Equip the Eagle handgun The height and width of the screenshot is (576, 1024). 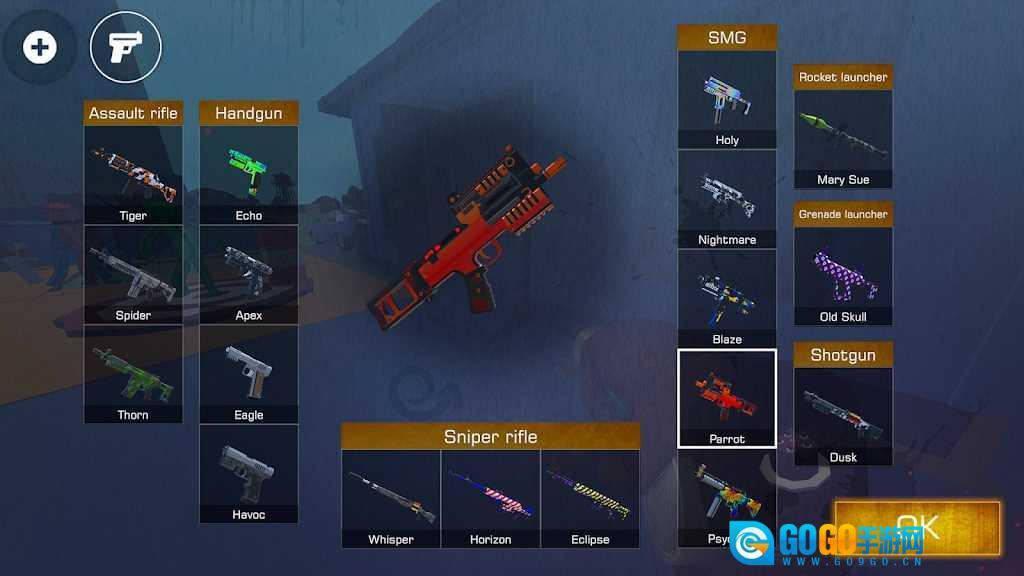tap(249, 373)
